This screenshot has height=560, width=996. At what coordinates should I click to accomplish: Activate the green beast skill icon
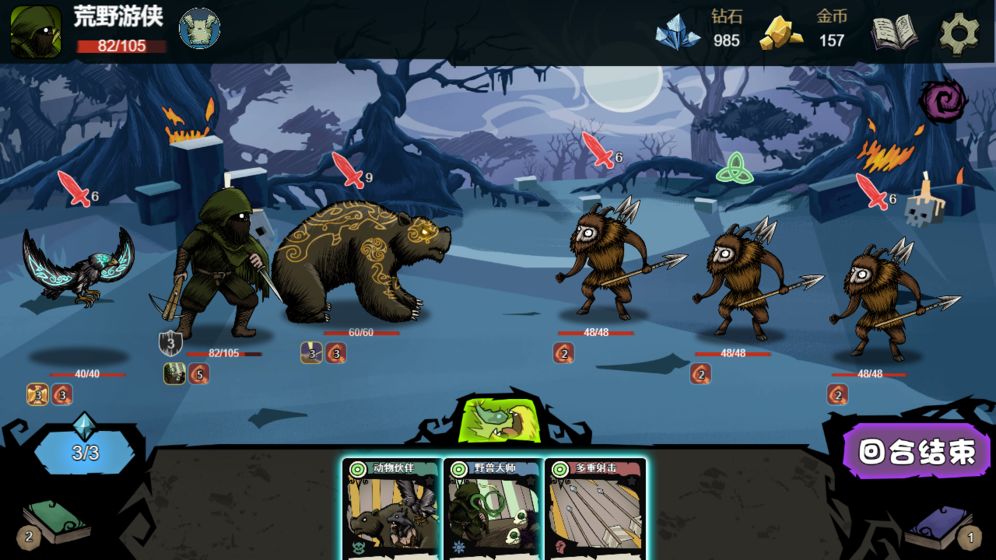[x=498, y=419]
